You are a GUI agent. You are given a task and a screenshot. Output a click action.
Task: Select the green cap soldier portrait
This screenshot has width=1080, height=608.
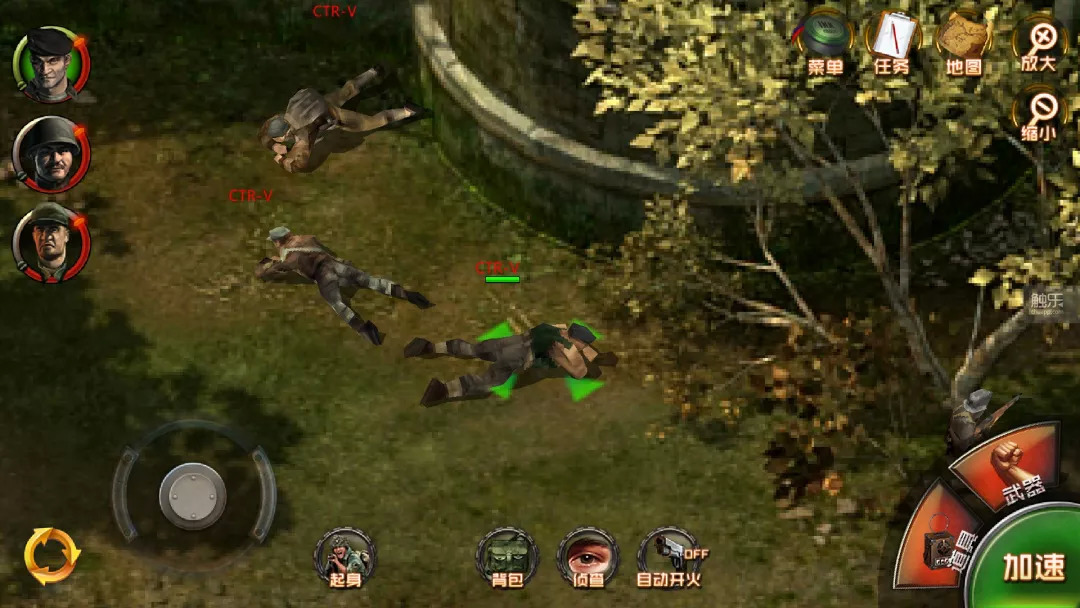click(50, 242)
